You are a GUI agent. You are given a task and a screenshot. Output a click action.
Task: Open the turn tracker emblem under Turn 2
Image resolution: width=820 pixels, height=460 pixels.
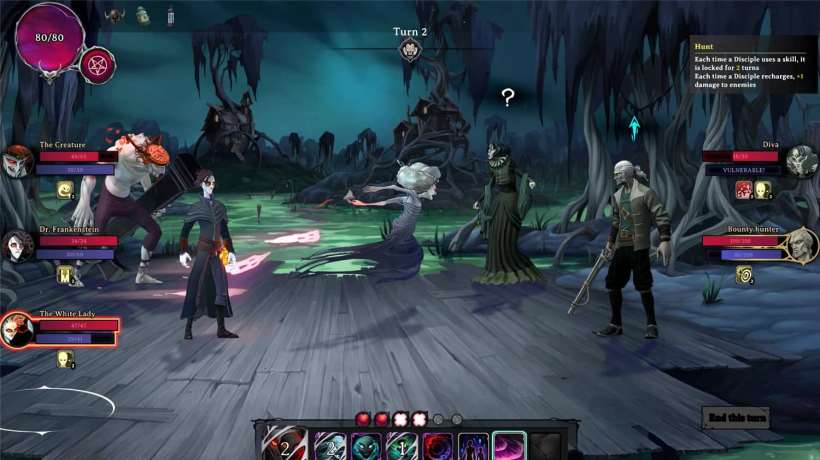point(409,50)
